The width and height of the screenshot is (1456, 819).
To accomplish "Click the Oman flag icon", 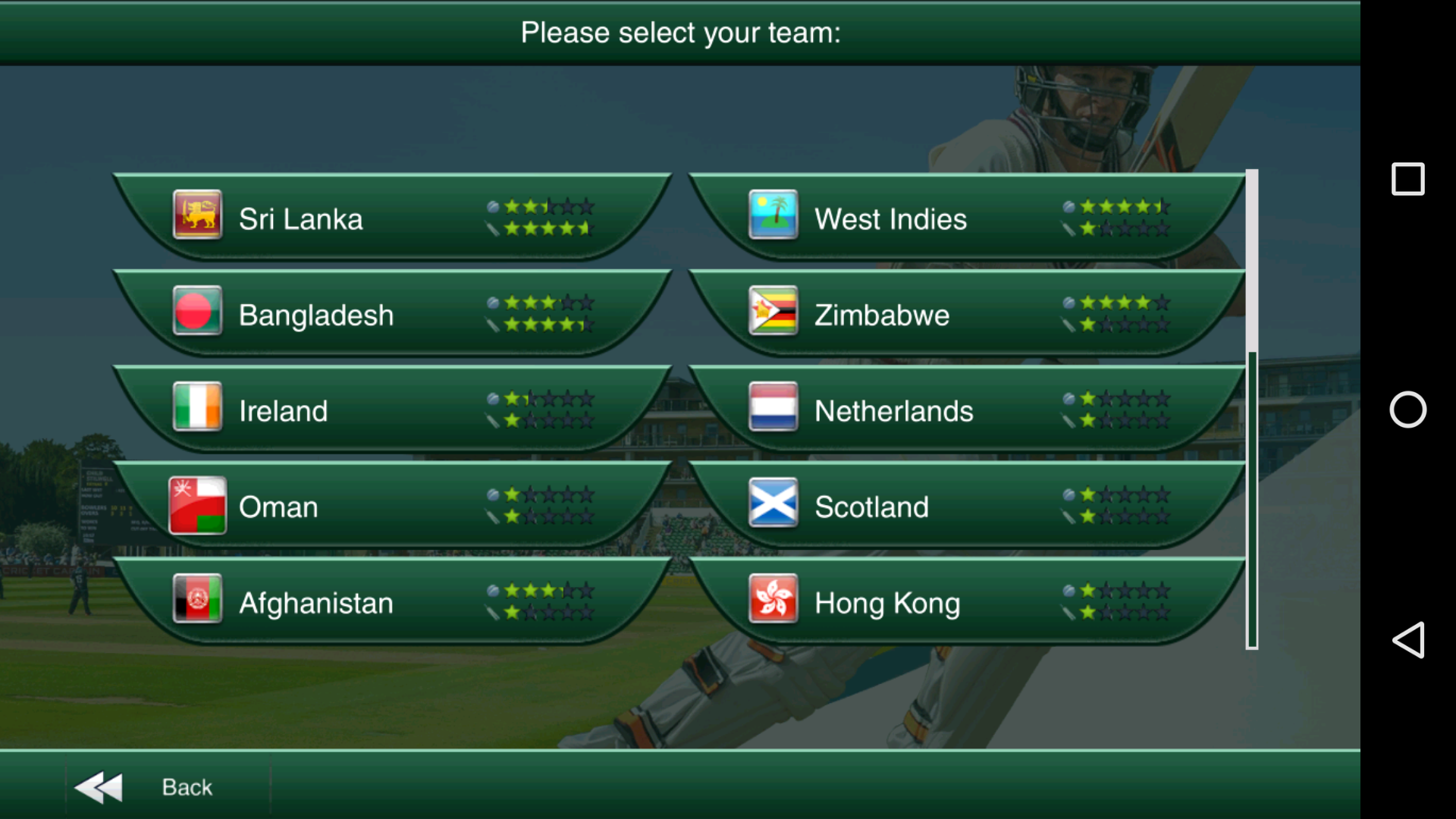I will (x=197, y=507).
